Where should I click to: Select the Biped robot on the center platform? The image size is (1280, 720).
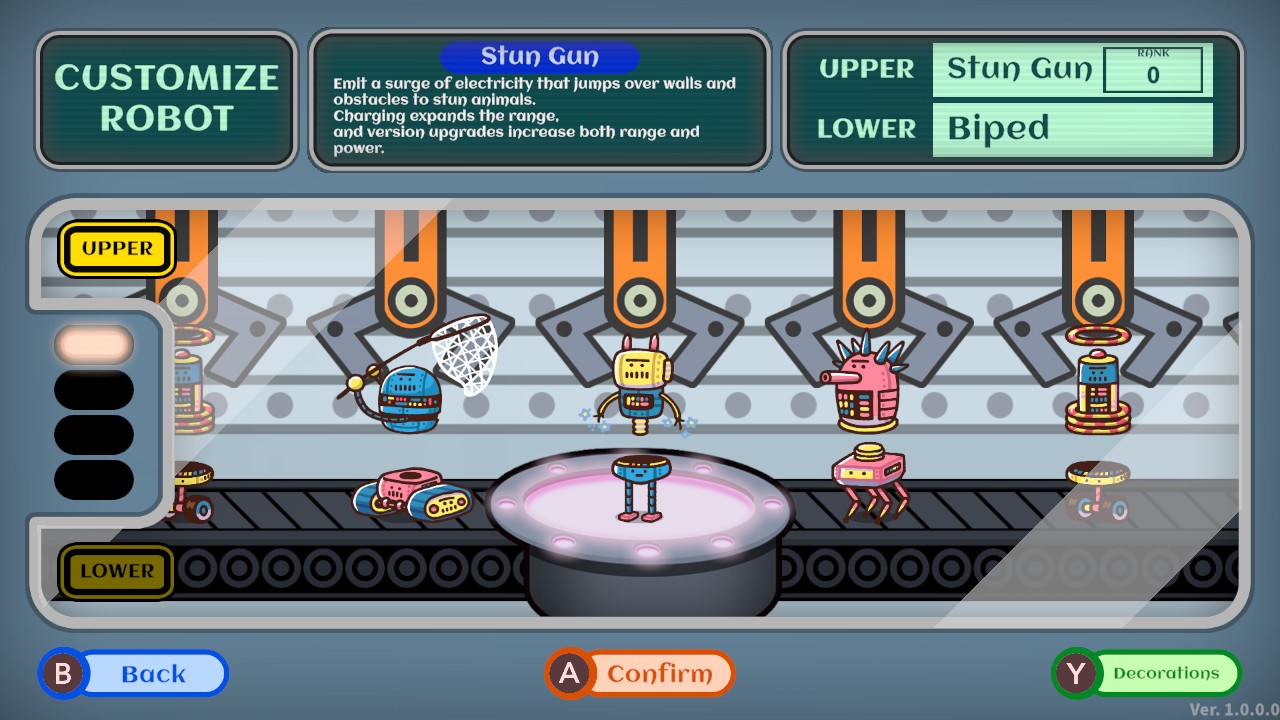[x=640, y=490]
